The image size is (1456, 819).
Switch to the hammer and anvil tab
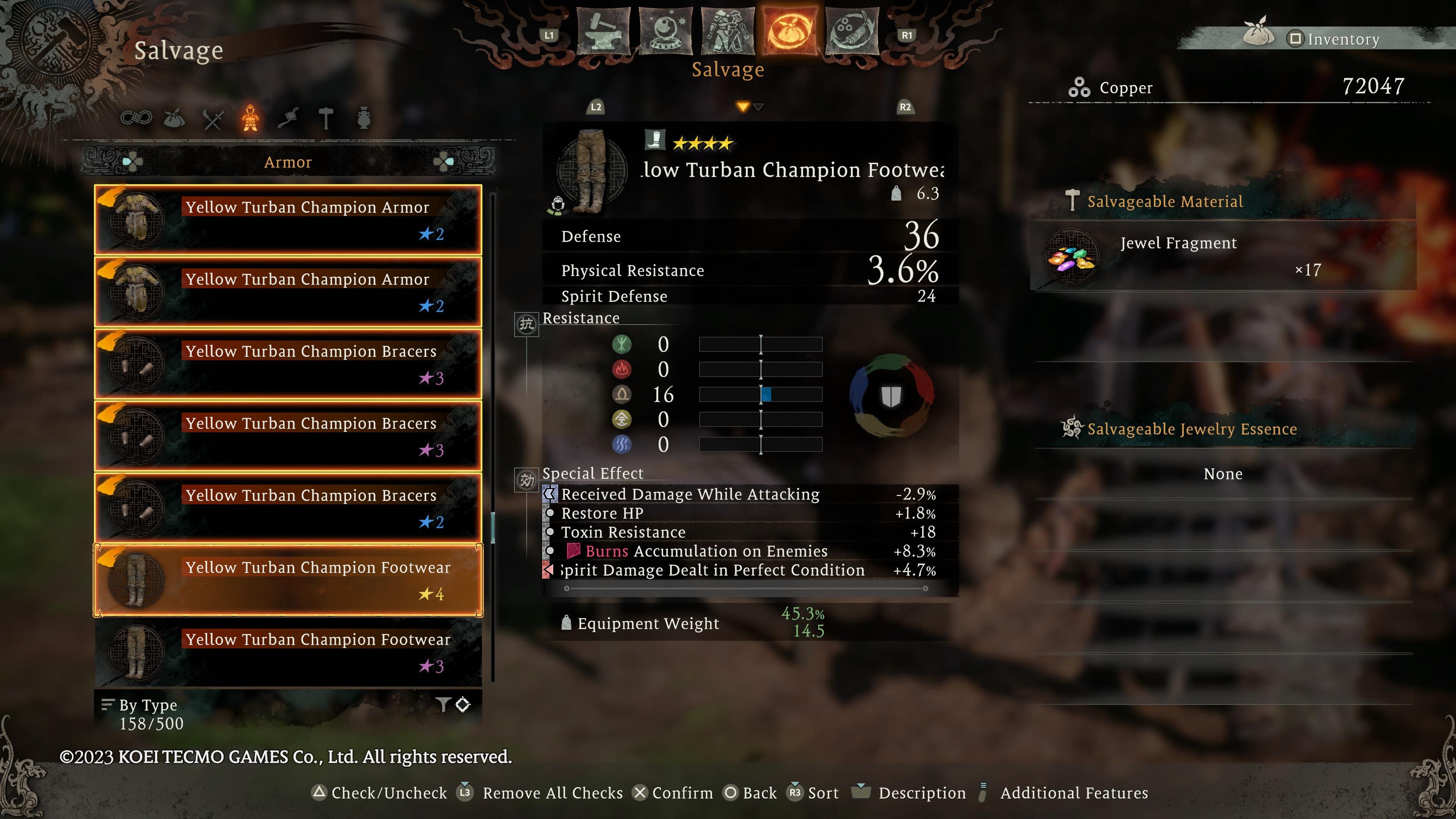click(604, 31)
